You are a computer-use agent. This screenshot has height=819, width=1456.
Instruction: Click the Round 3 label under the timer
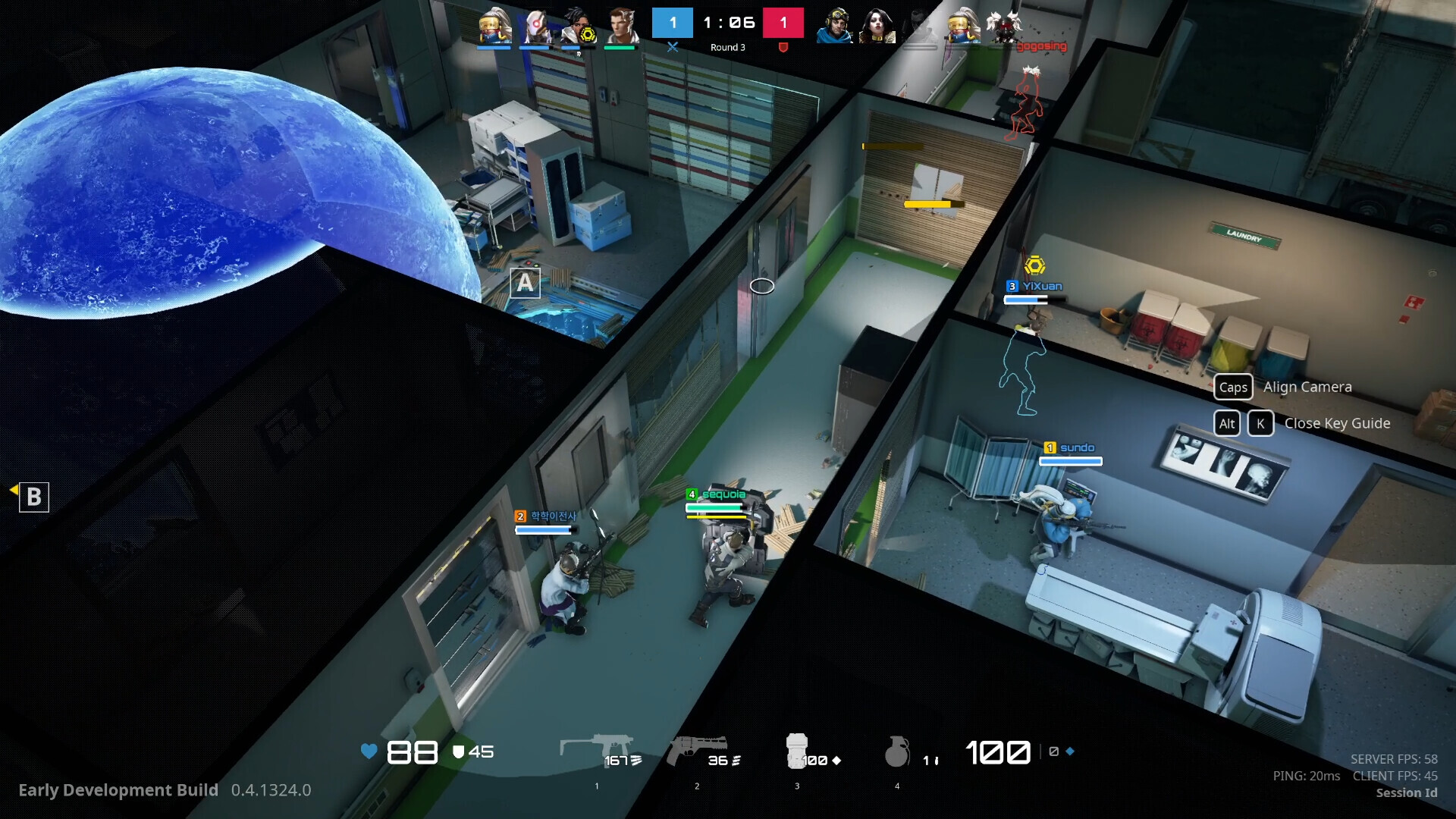tap(726, 47)
